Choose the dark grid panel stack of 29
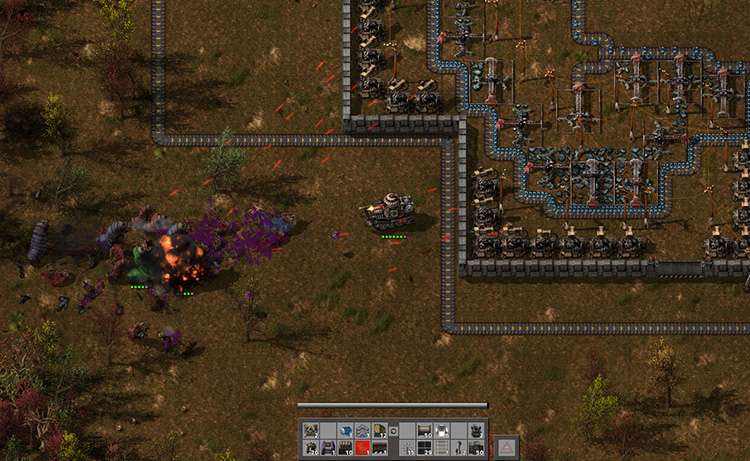Viewport: 750px width, 461px height. [x=423, y=446]
